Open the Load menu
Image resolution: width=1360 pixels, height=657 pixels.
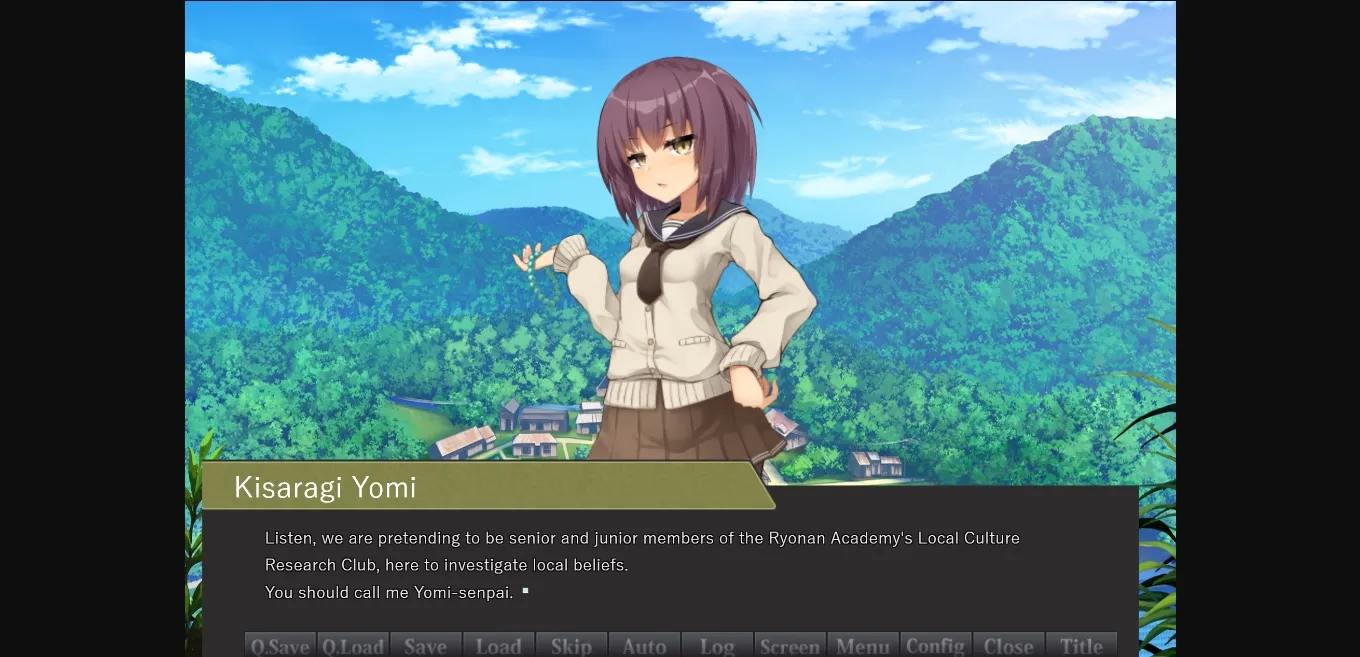[x=499, y=645]
